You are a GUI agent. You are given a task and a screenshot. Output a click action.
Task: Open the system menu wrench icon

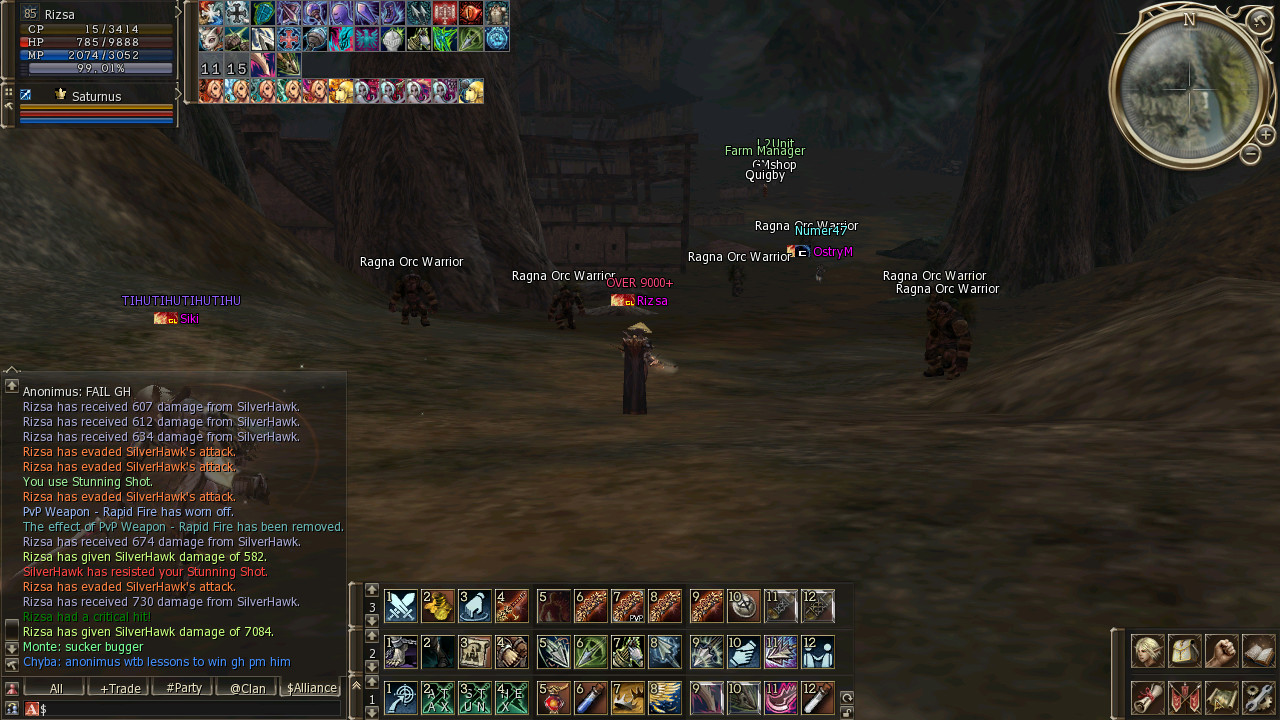tap(1259, 697)
